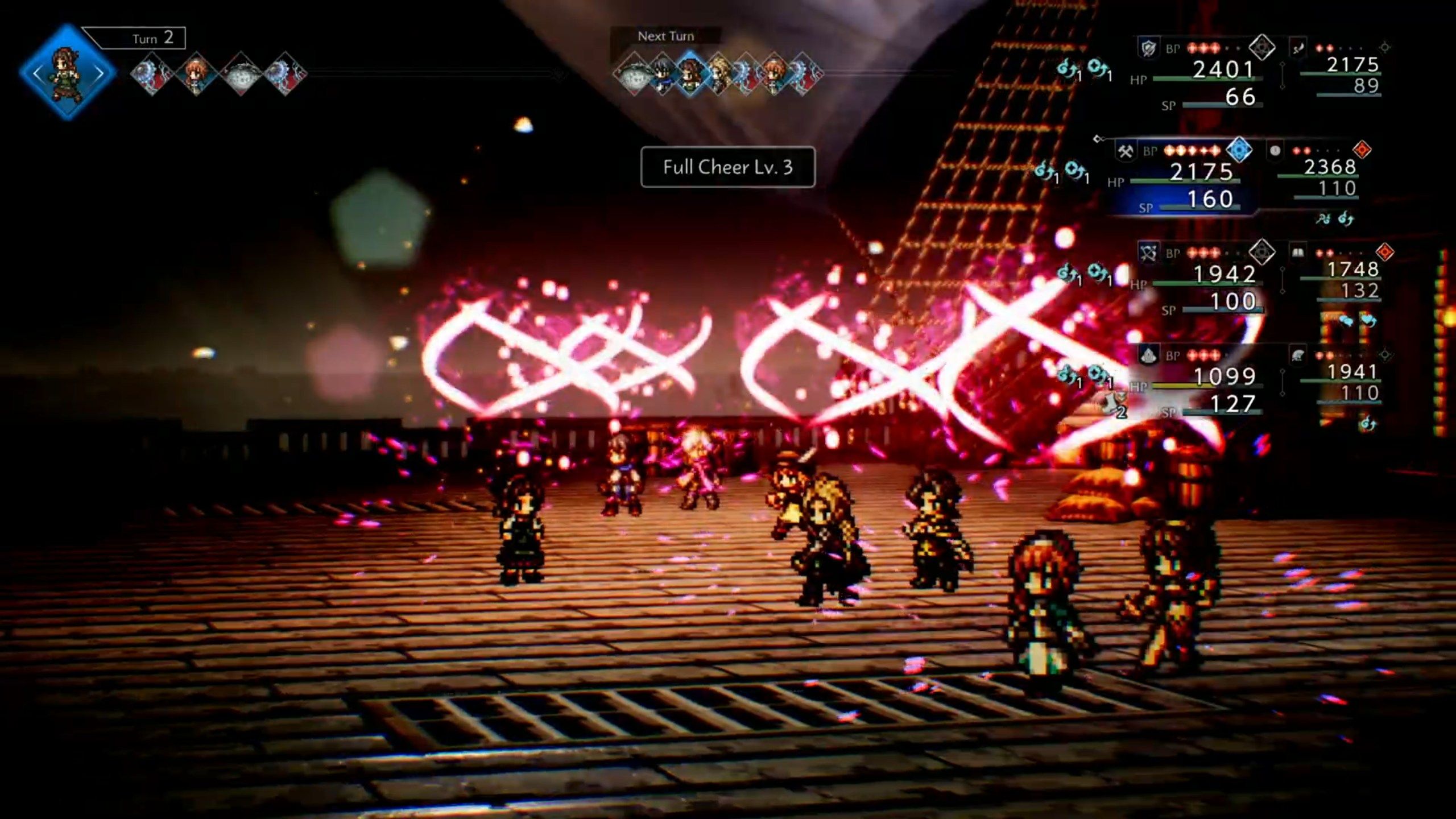Screen dimensions: 1456x819
Task: Select the Turn 2 banner
Action: [152, 38]
